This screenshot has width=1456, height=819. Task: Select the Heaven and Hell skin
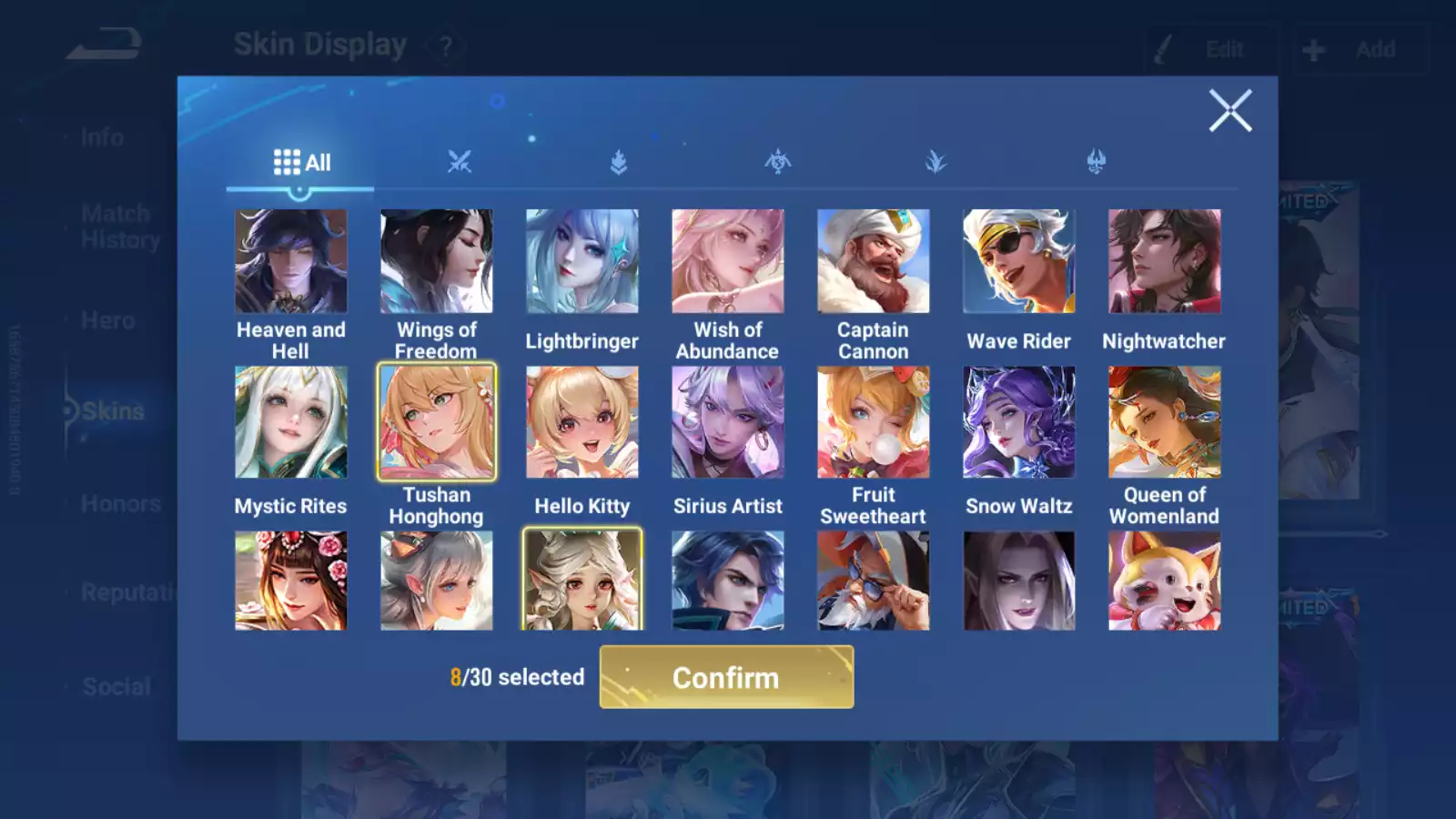(x=290, y=262)
